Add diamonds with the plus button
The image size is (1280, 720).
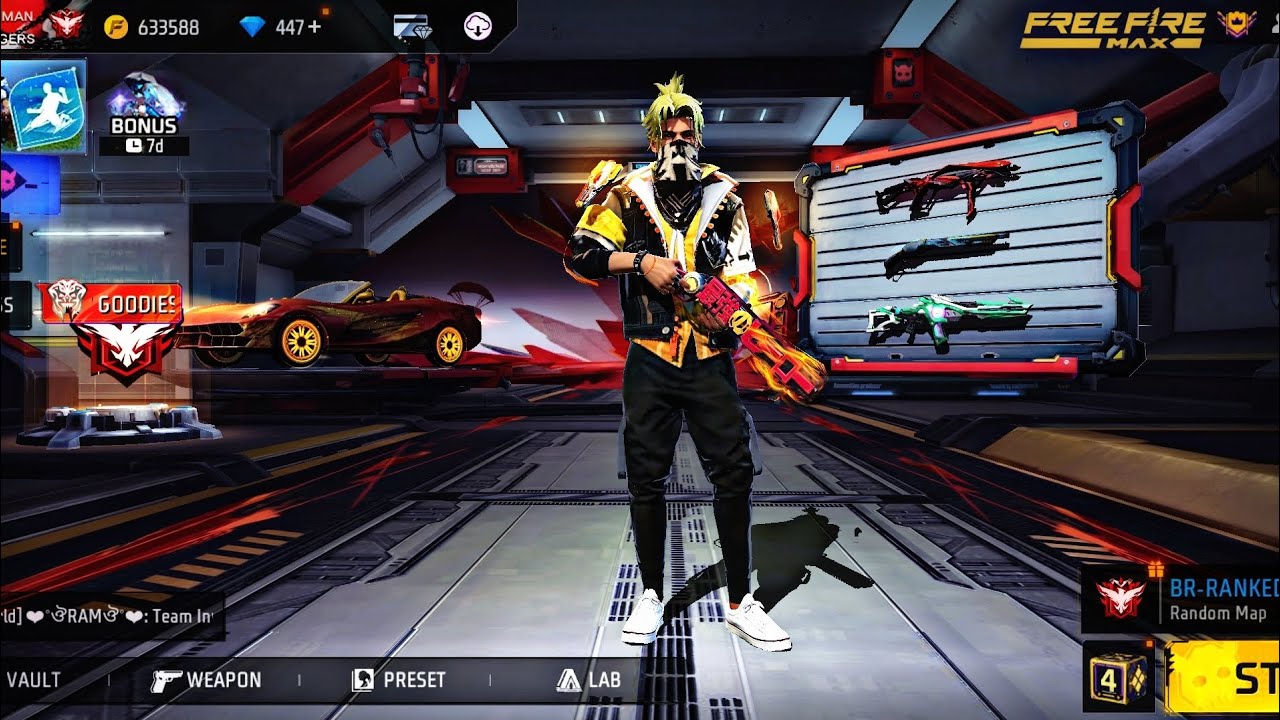click(x=315, y=26)
